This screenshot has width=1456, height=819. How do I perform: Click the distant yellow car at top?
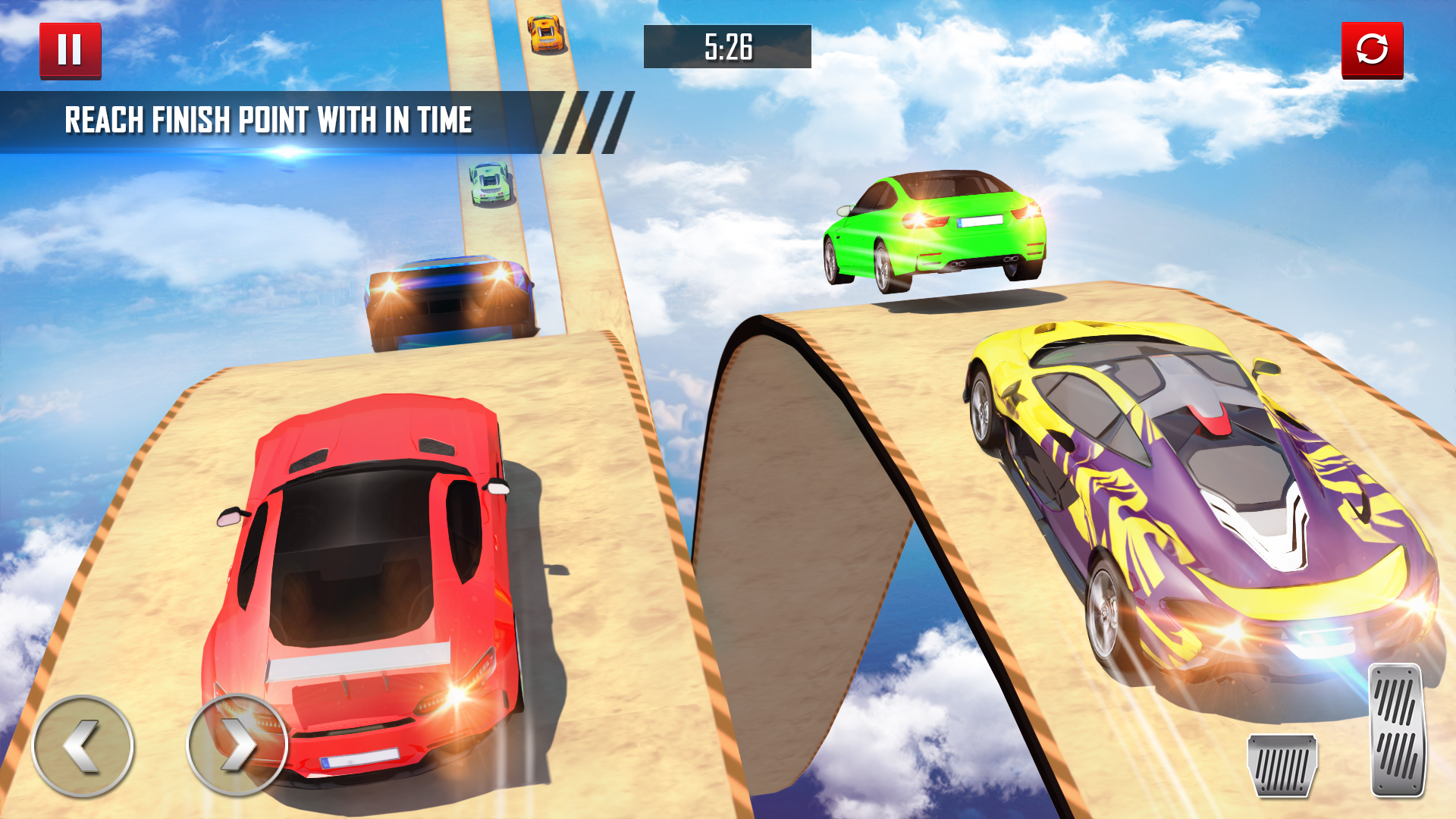coord(544,34)
